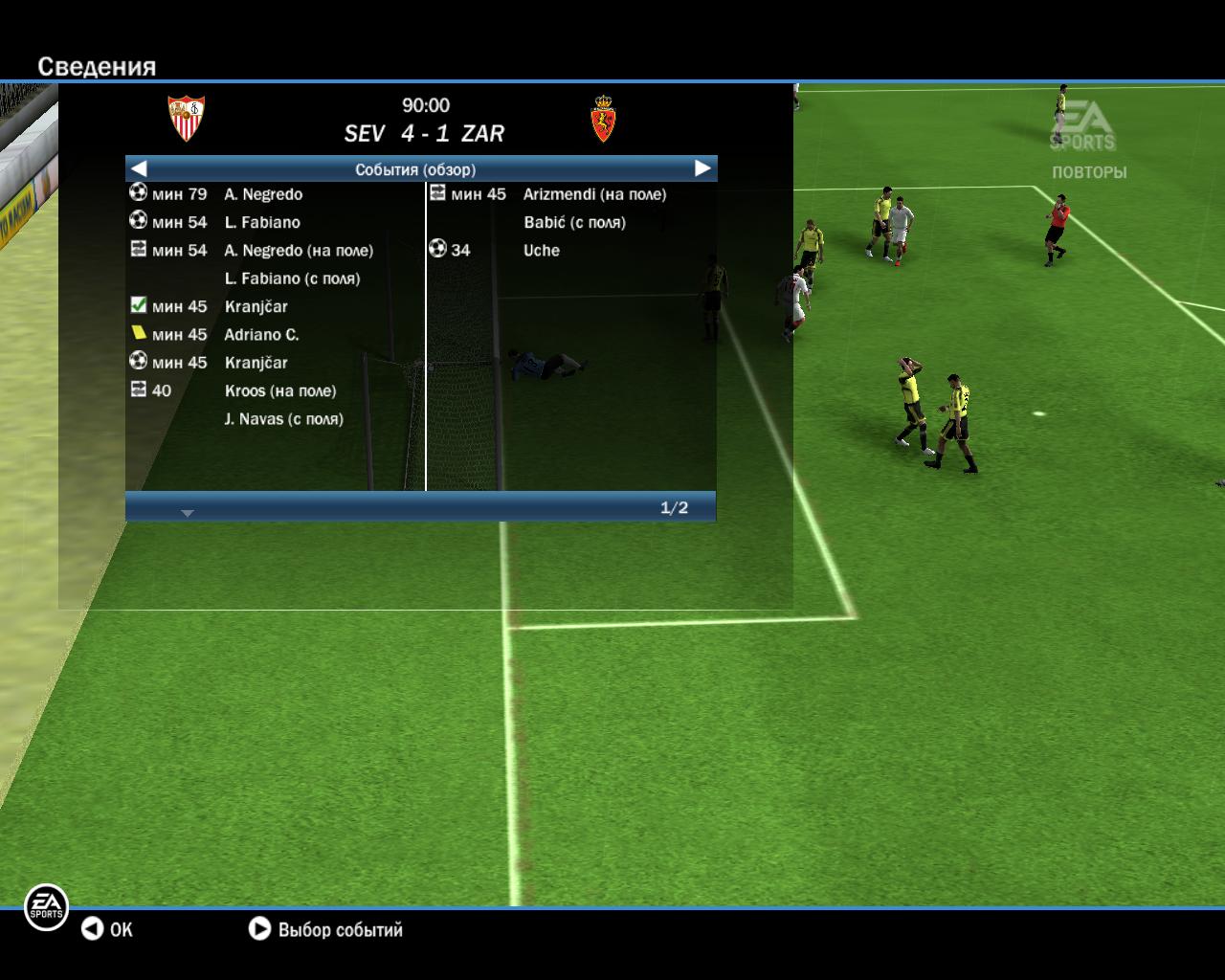Go to previous events page with left arrow
Viewport: 1225px width, 980px height.
tap(139, 168)
